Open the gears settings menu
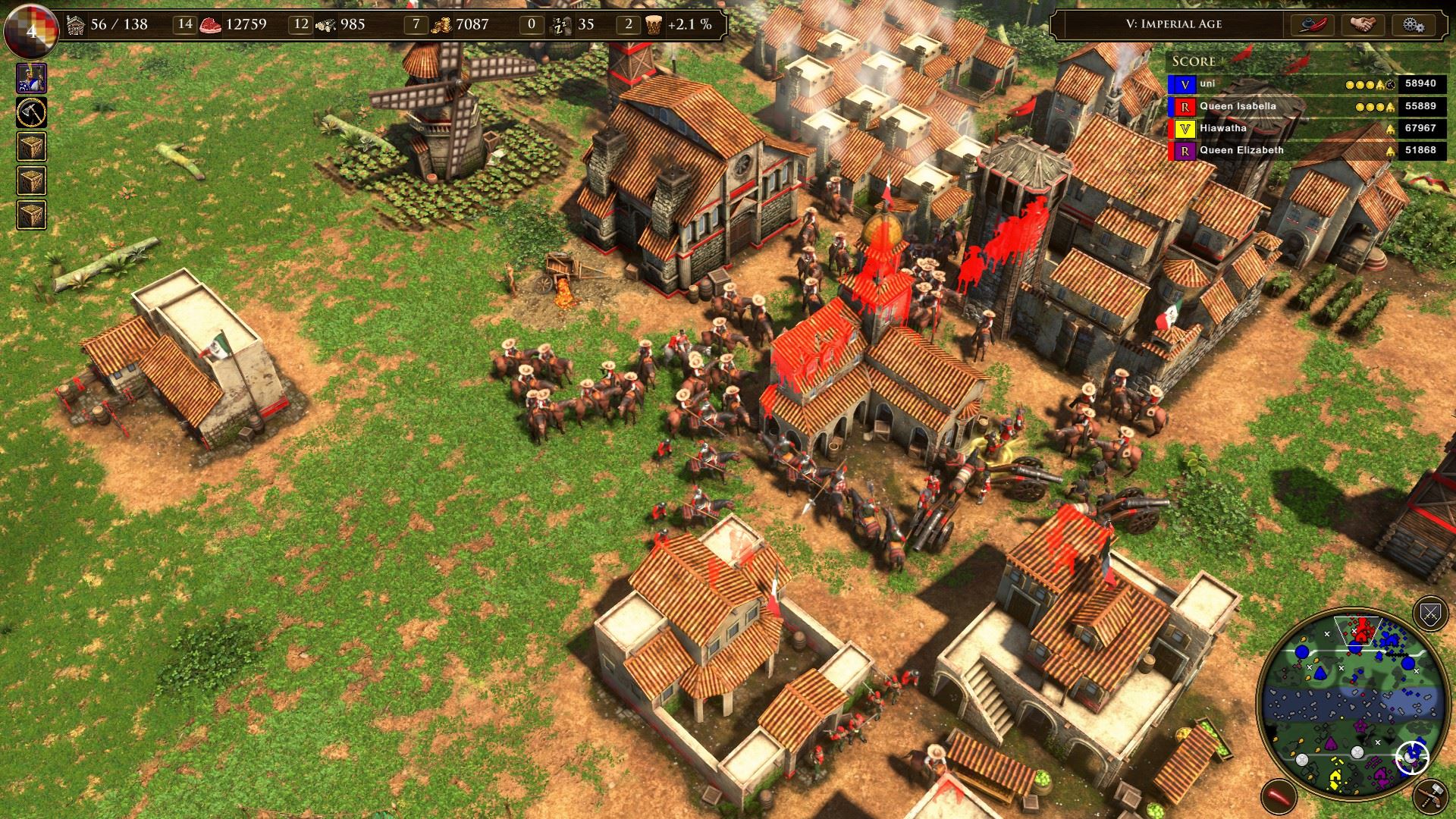The height and width of the screenshot is (819, 1456). pos(1413,24)
